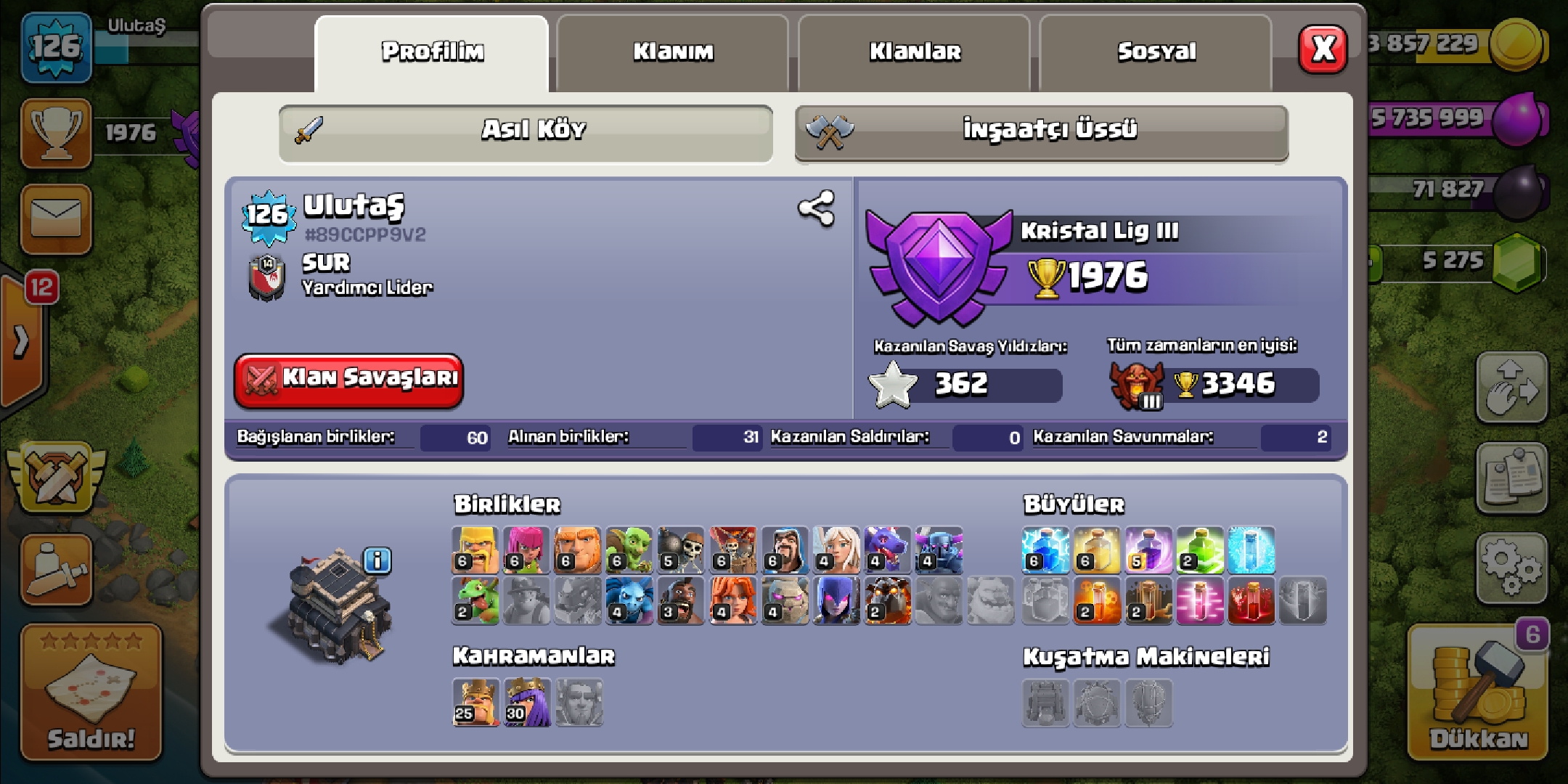This screenshot has height=784, width=1568.
Task: Select the Barbarian King hero icon
Action: coord(475,702)
